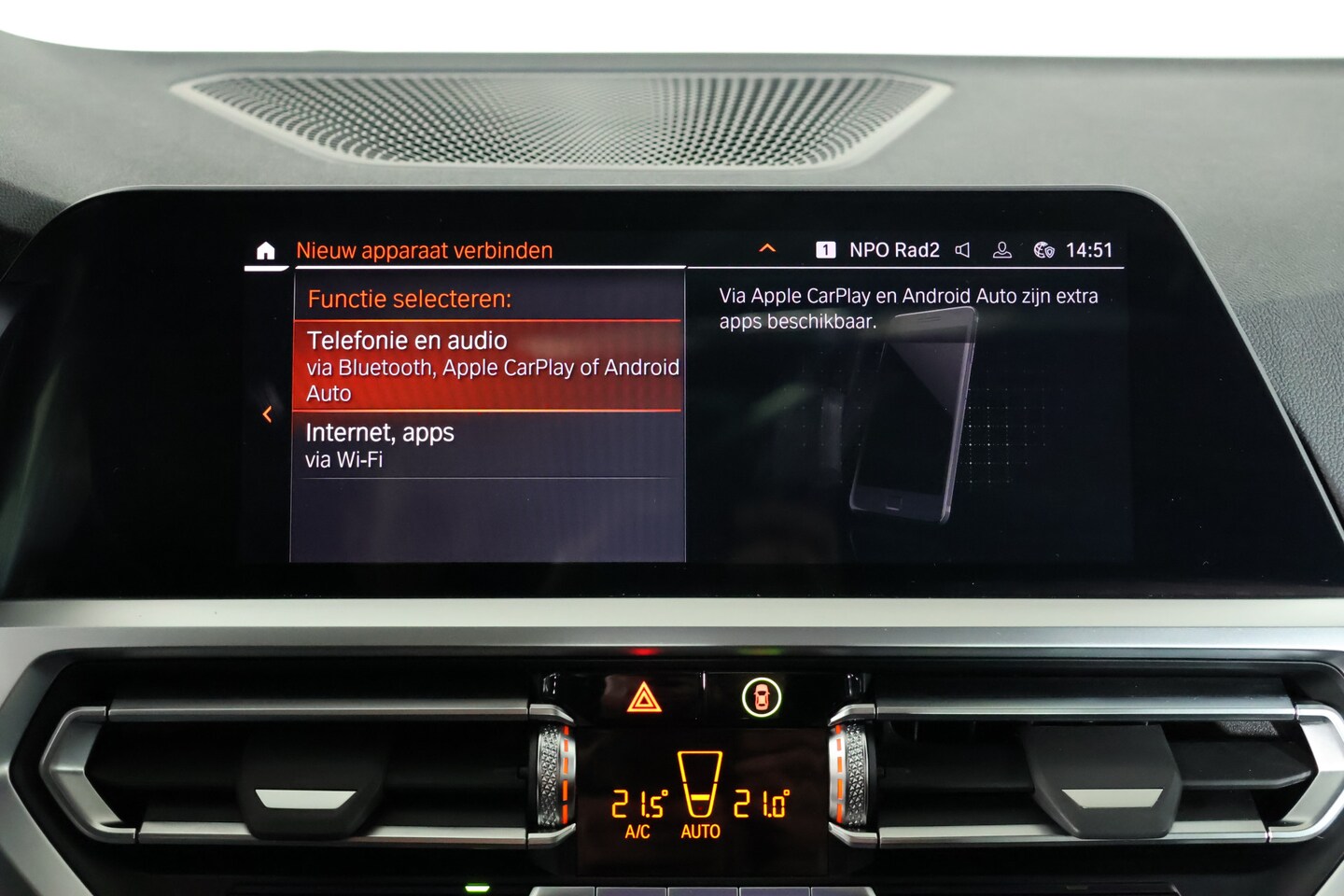Choose Internet, apps via Wi-Fi
The image size is (1344, 896).
[x=488, y=445]
